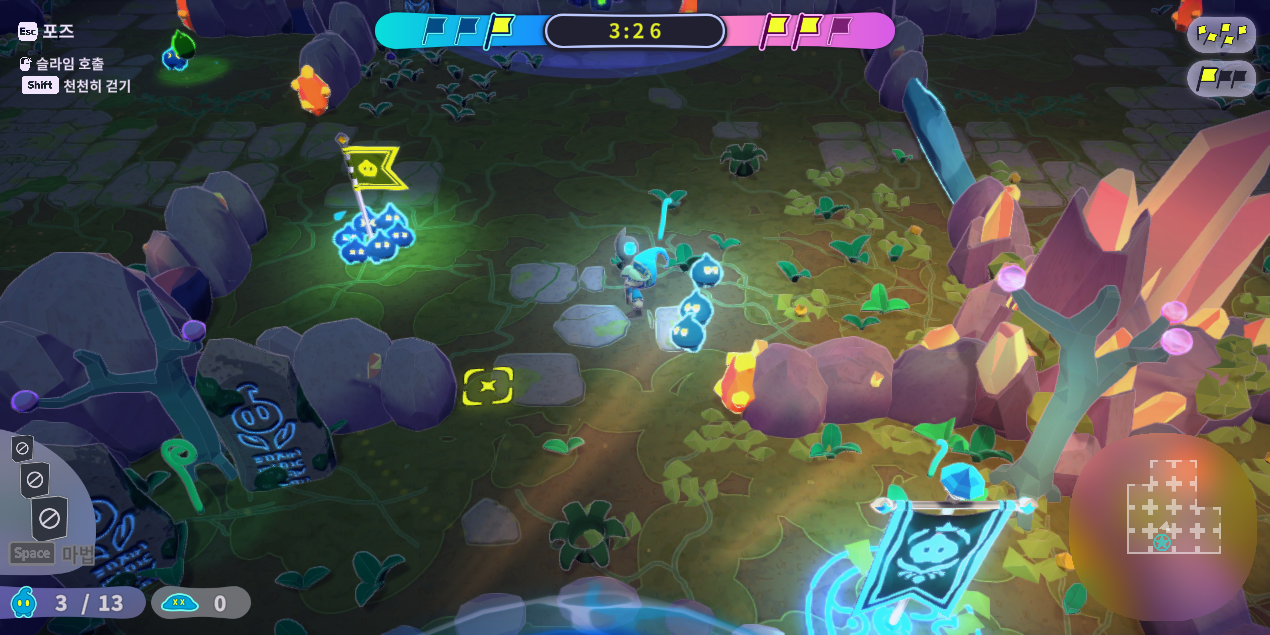Click the largest locked magic slot
This screenshot has width=1270, height=635.
point(49,518)
